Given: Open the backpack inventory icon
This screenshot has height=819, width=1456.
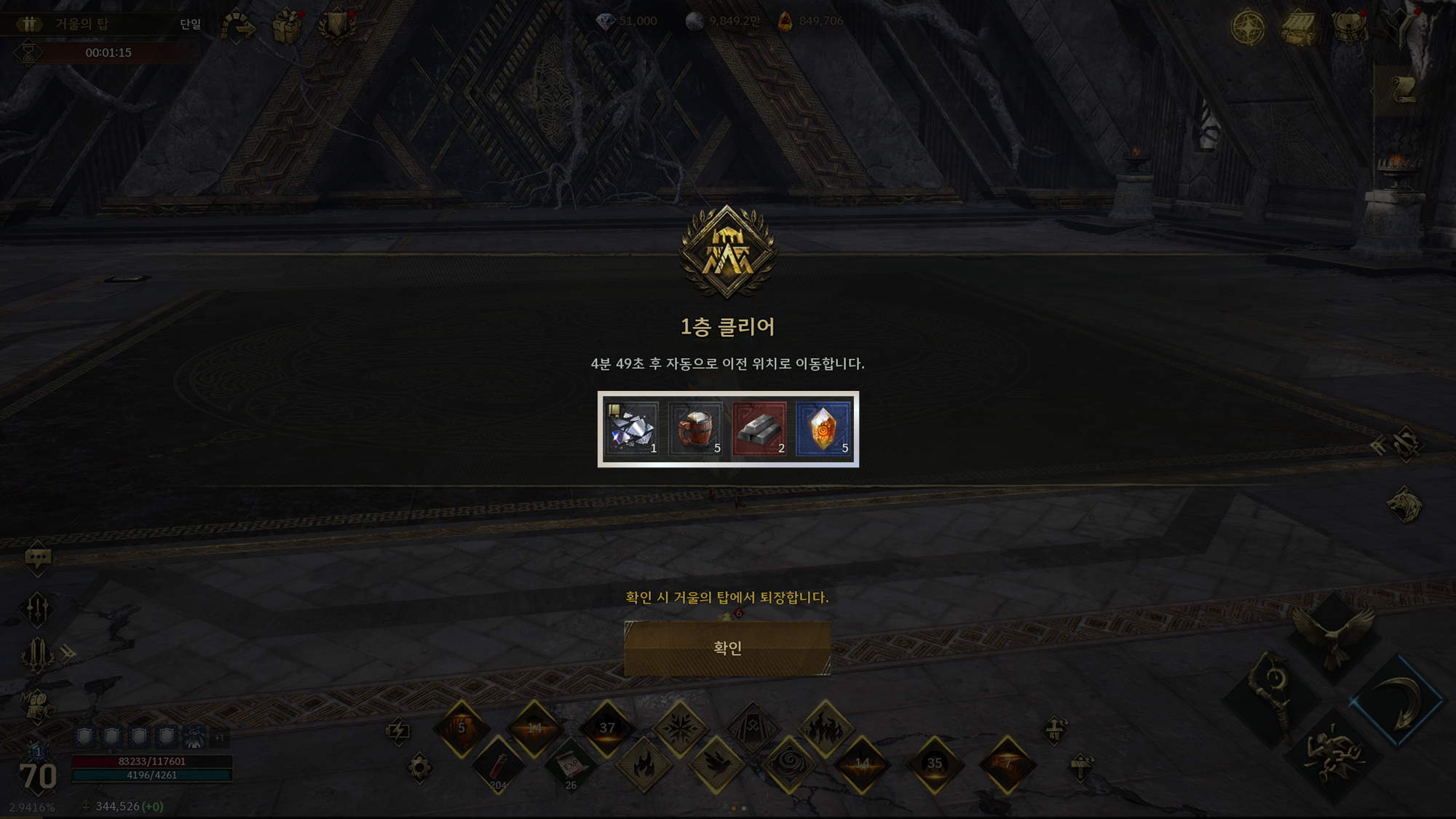Looking at the screenshot, I should pos(1348,27).
